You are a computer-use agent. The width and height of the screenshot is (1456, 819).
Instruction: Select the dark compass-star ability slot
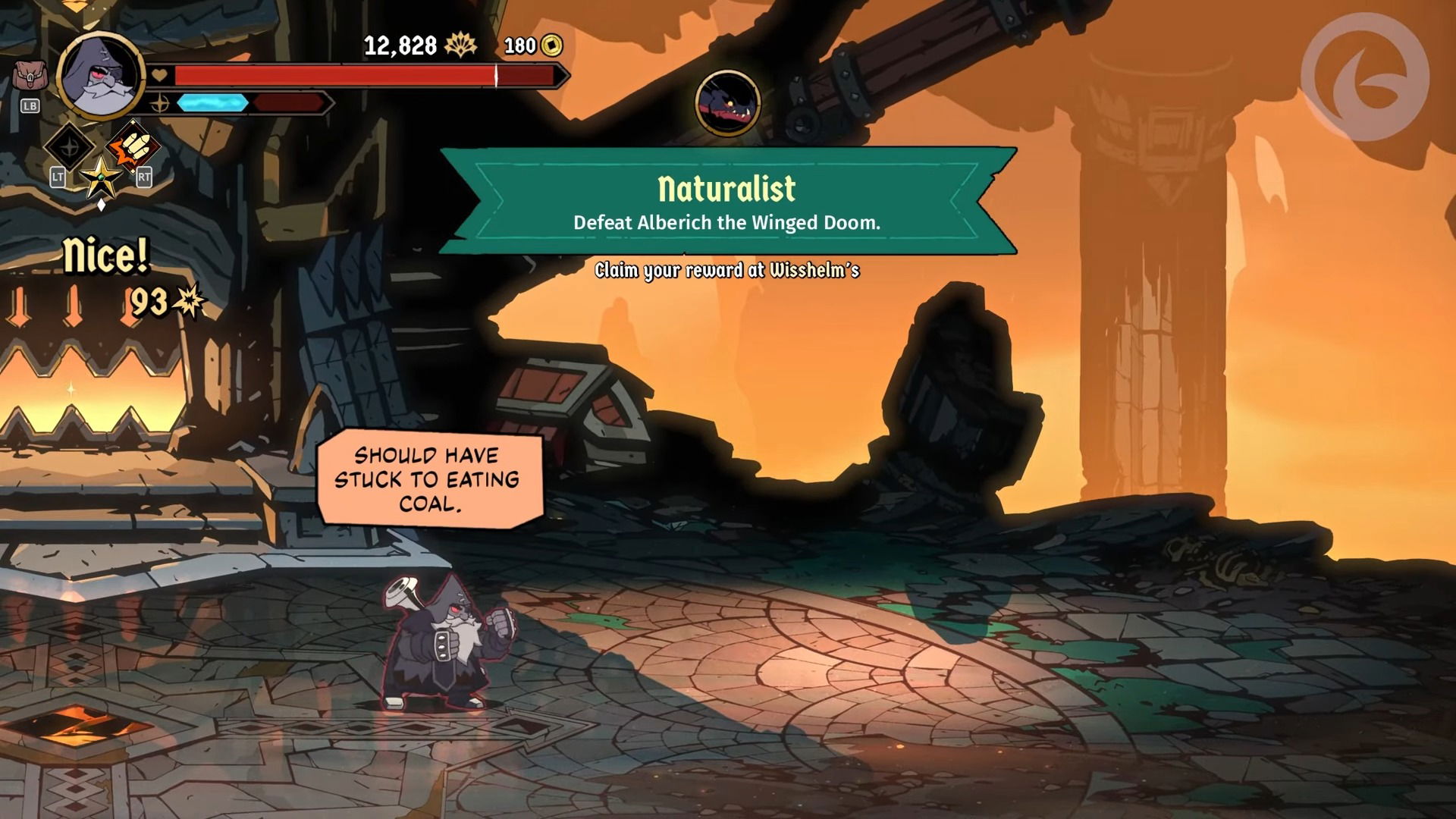click(70, 146)
